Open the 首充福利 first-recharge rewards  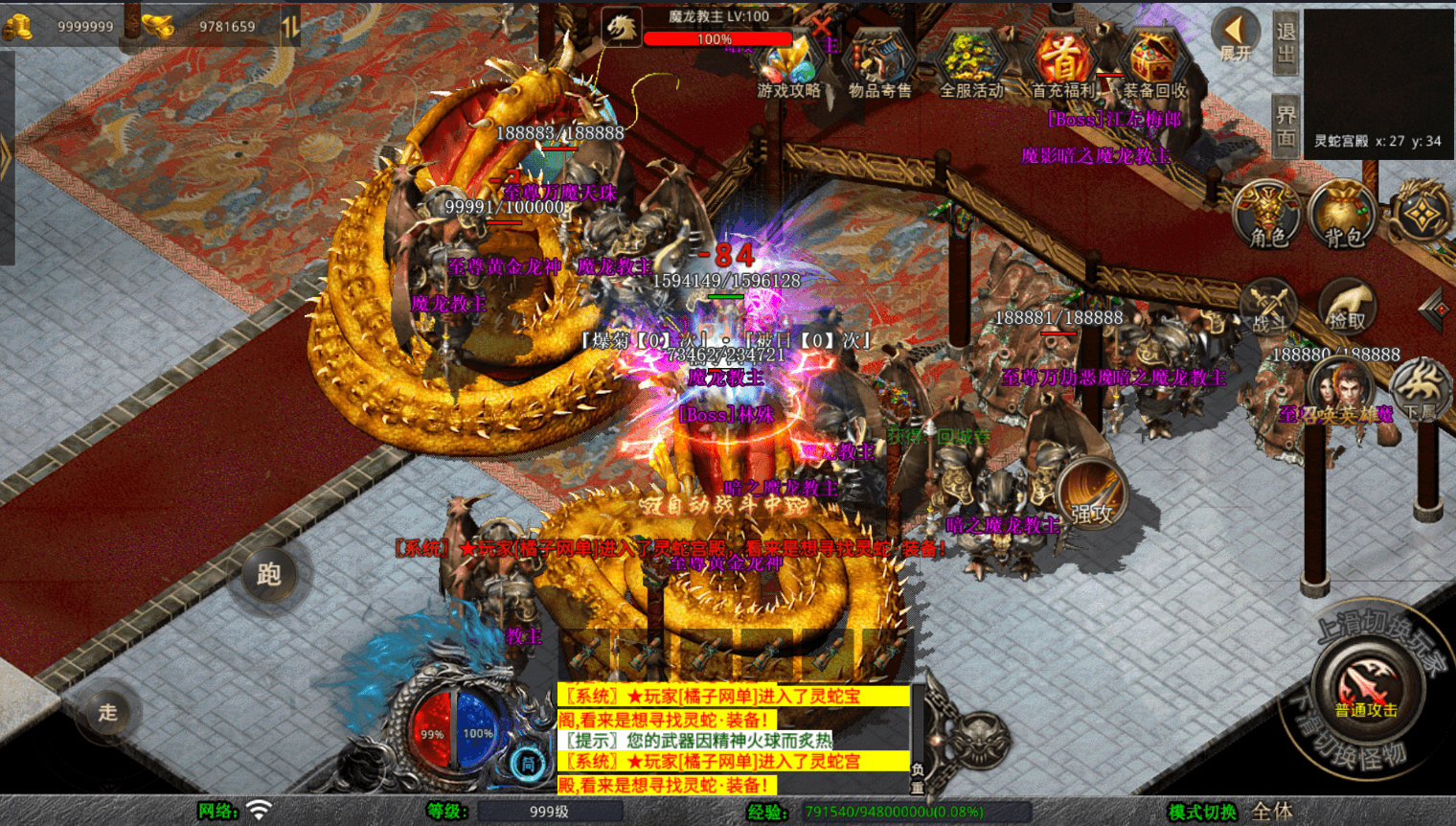pos(1062,65)
